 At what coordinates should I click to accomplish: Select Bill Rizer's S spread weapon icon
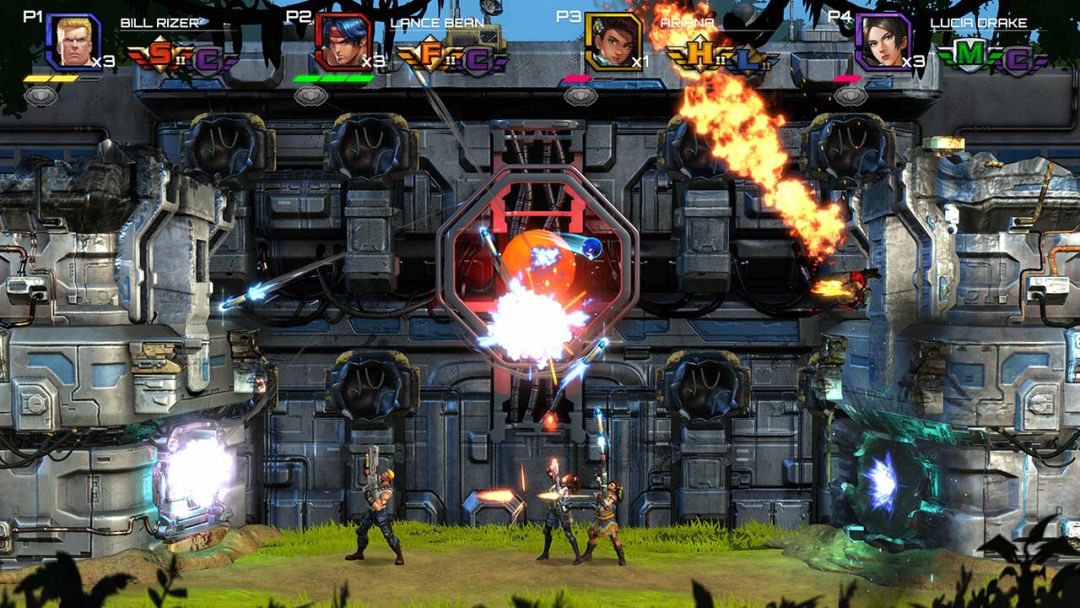[160, 57]
